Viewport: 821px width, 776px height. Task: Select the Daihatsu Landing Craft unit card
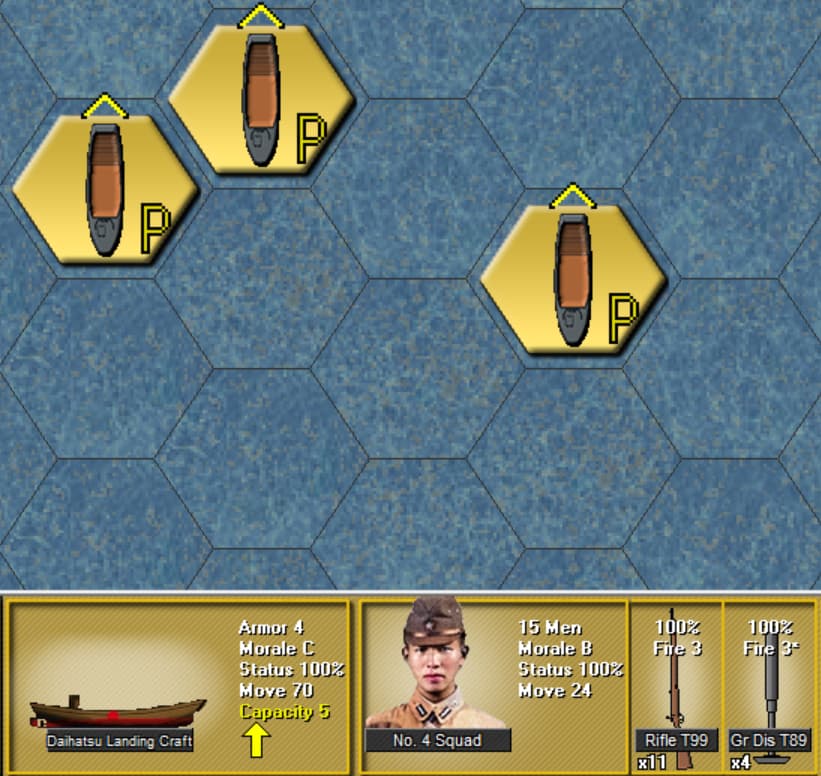tap(180, 686)
